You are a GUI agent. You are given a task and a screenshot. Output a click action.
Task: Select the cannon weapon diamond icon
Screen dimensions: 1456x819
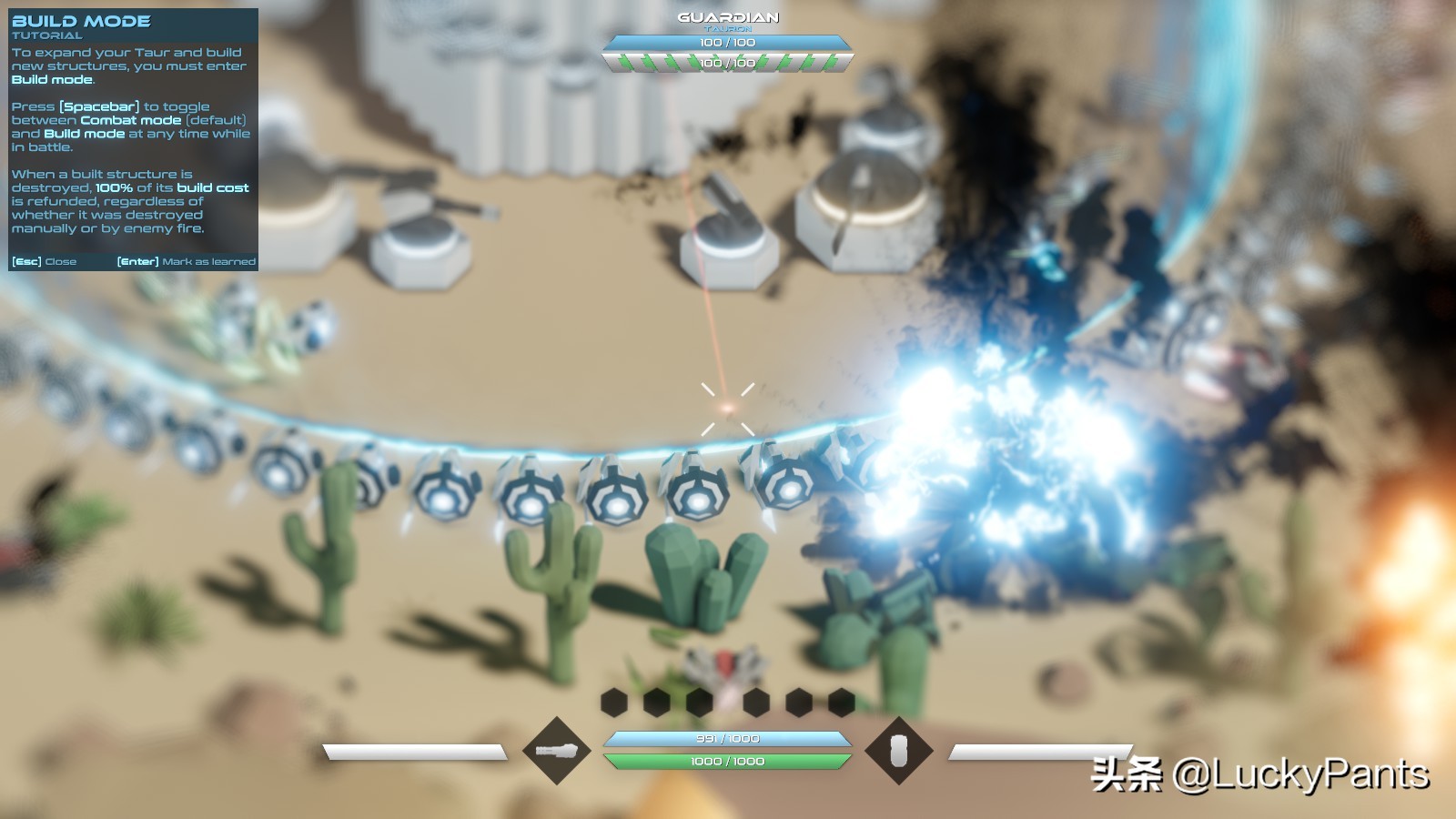(556, 751)
